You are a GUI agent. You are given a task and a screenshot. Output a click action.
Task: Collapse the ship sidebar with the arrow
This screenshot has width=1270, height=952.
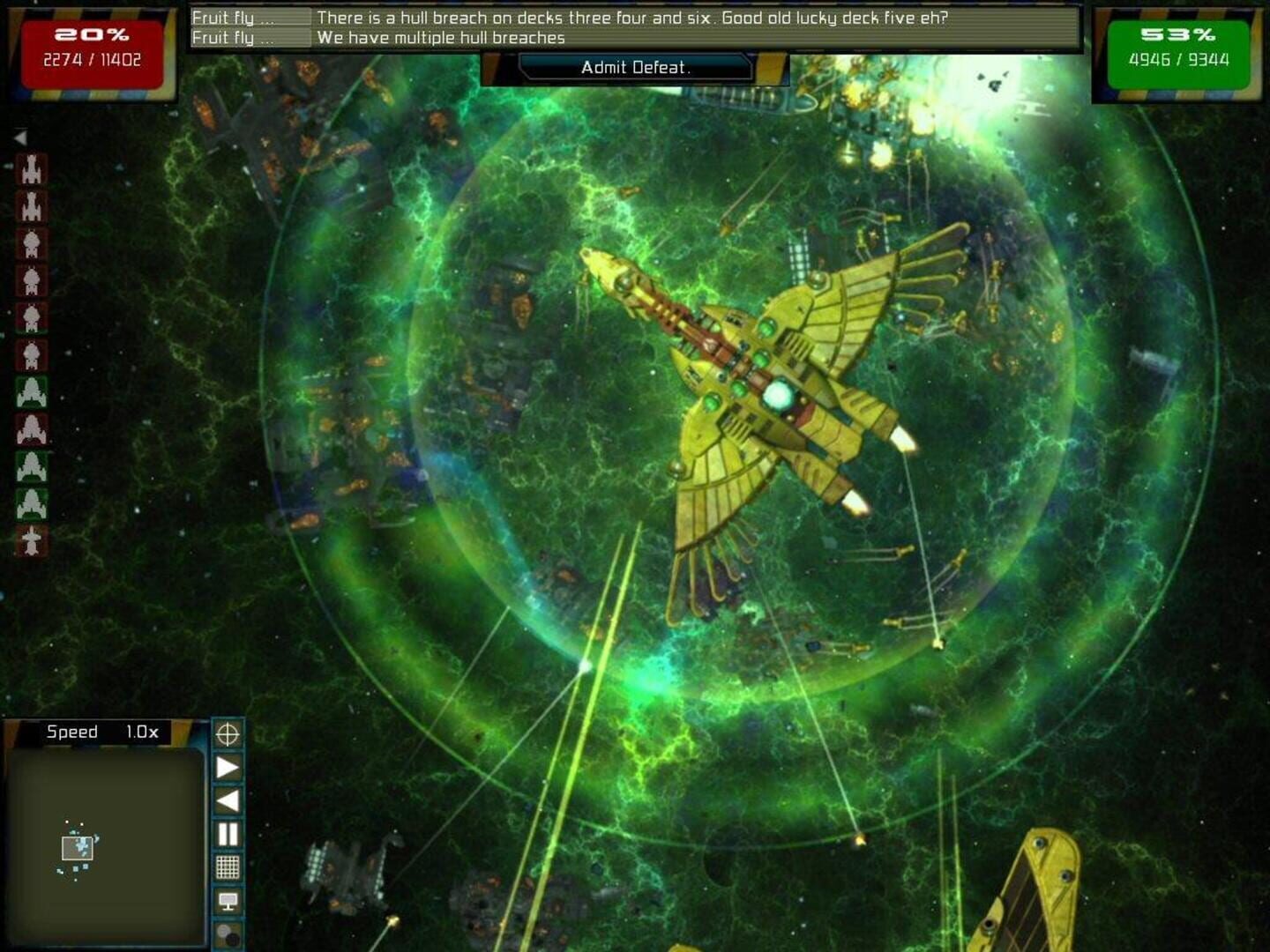21,138
